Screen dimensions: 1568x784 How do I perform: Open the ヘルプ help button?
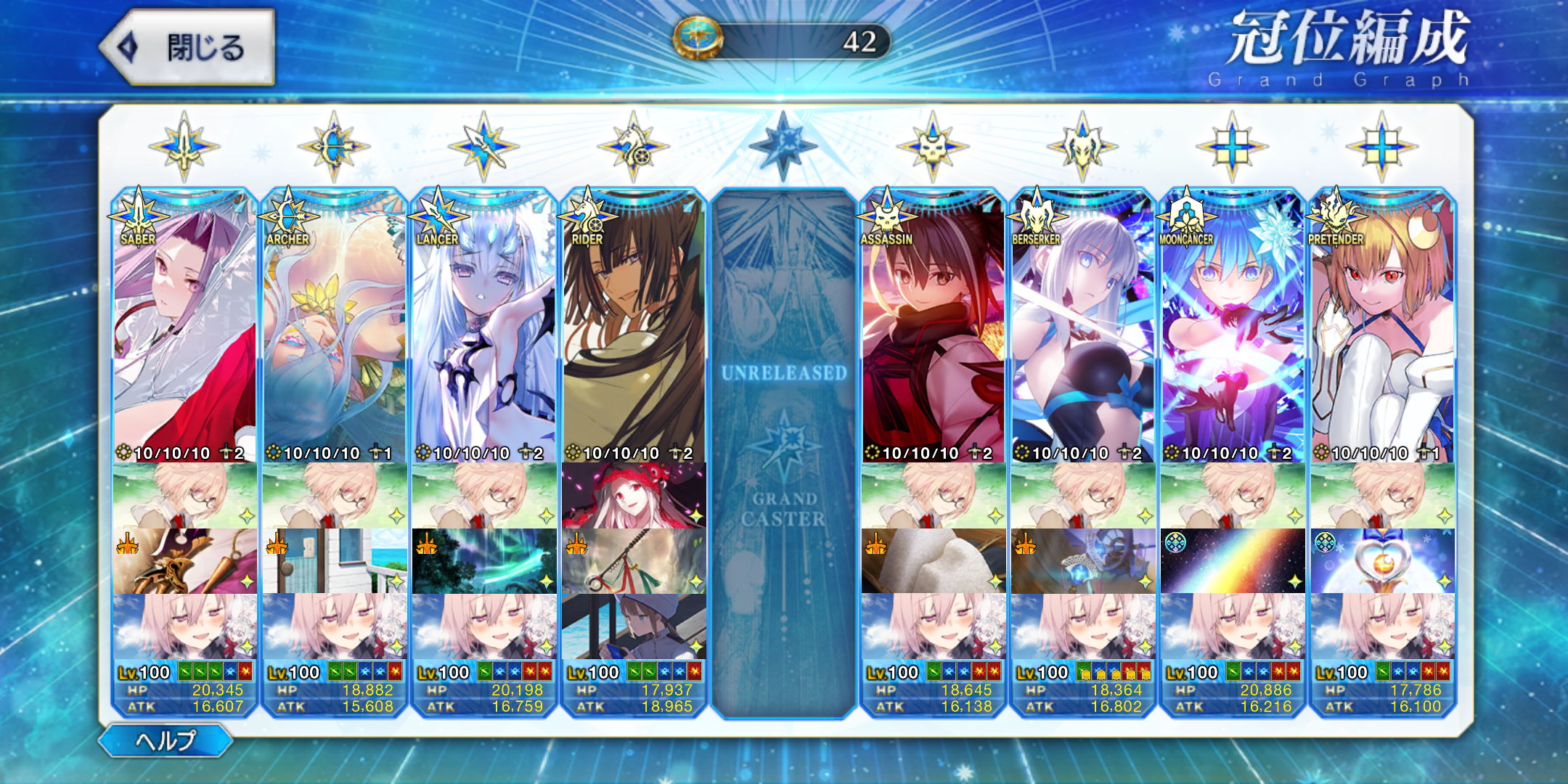(166, 740)
